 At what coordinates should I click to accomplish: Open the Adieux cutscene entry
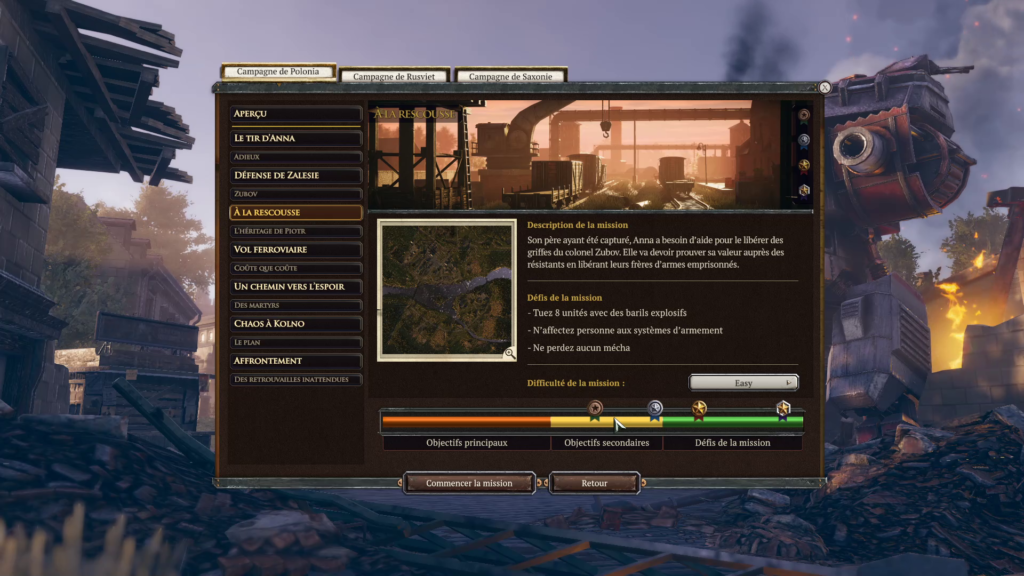pos(295,157)
